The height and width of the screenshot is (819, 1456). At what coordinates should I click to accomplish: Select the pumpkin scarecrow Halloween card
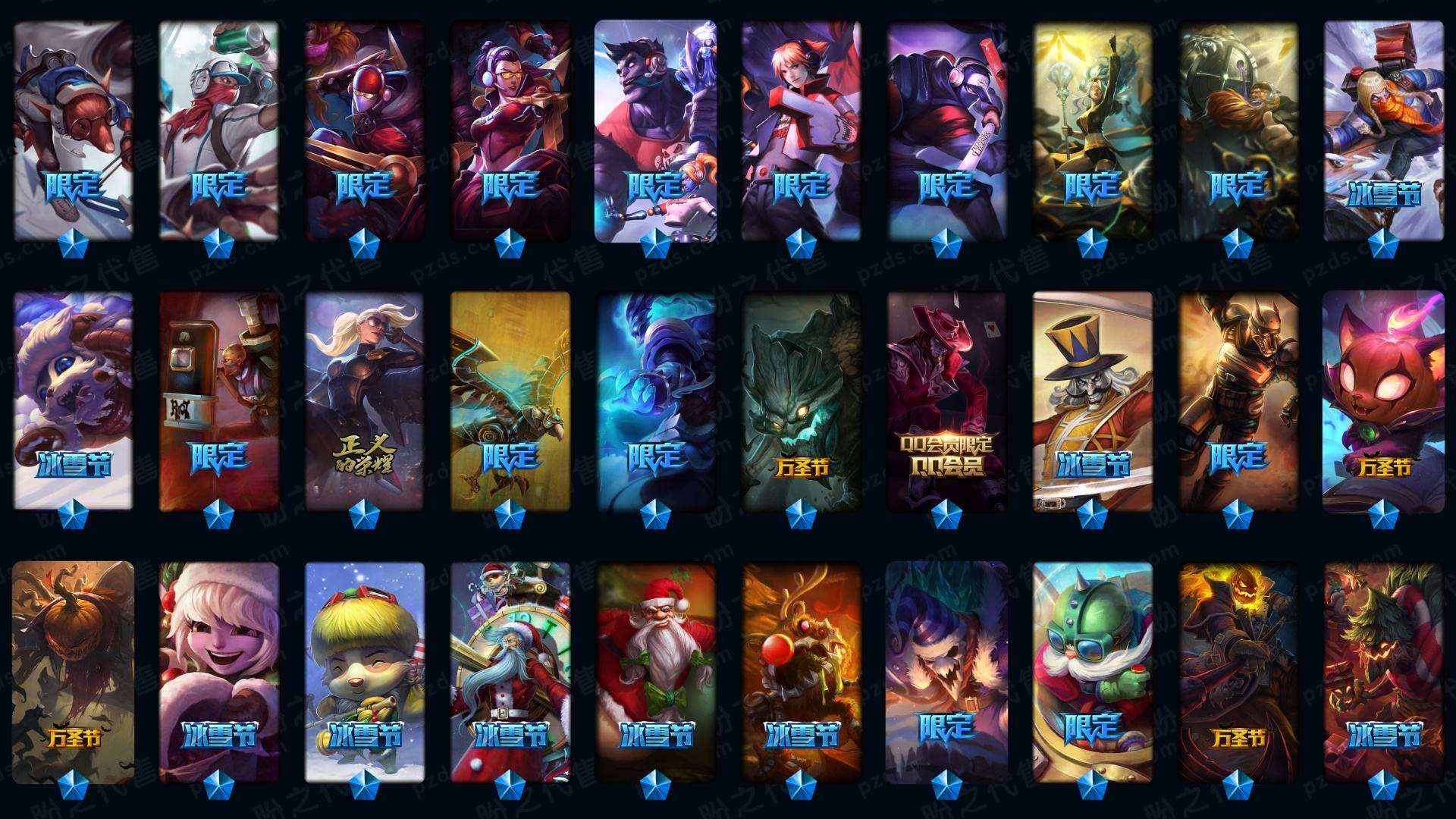[73, 672]
